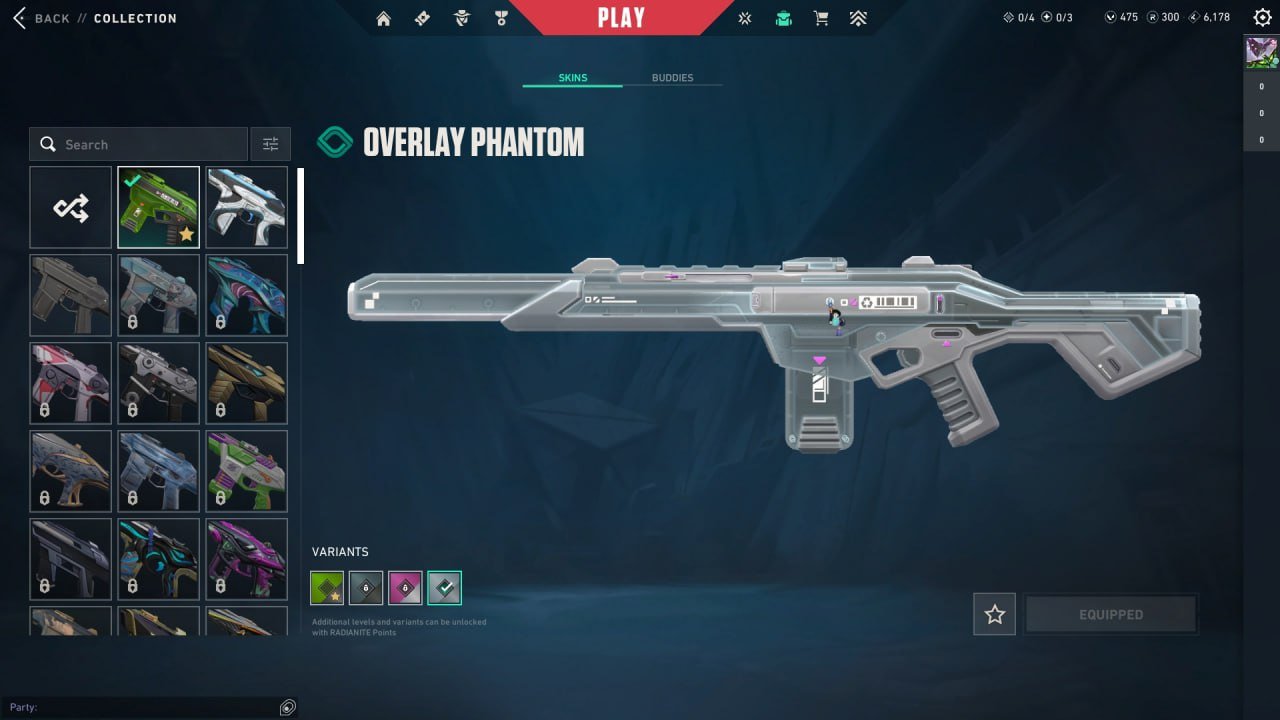The height and width of the screenshot is (720, 1280).
Task: Switch to the BUDDIES tab
Action: pyautogui.click(x=673, y=77)
